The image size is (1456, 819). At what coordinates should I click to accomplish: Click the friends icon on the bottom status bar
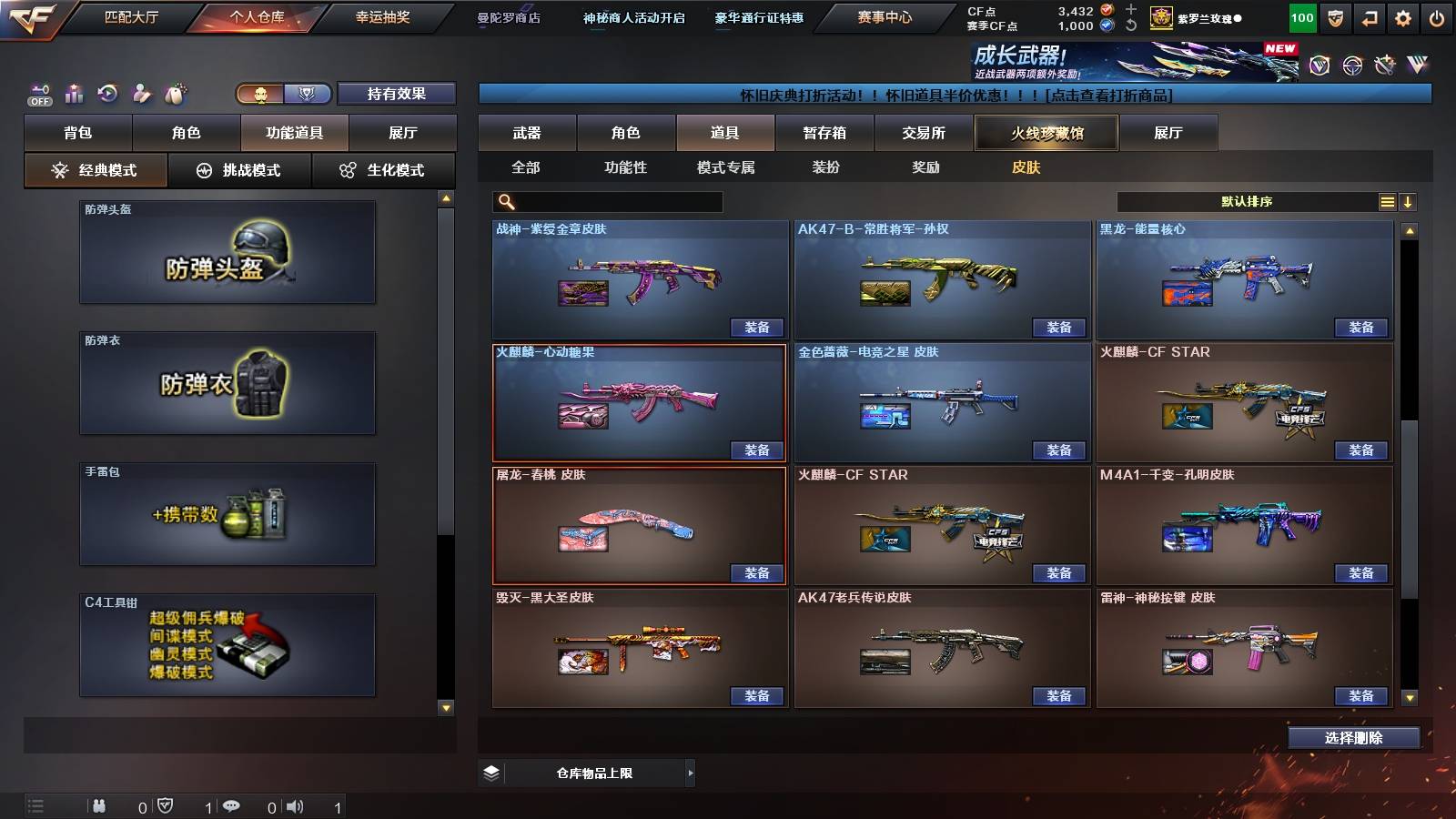click(x=100, y=804)
